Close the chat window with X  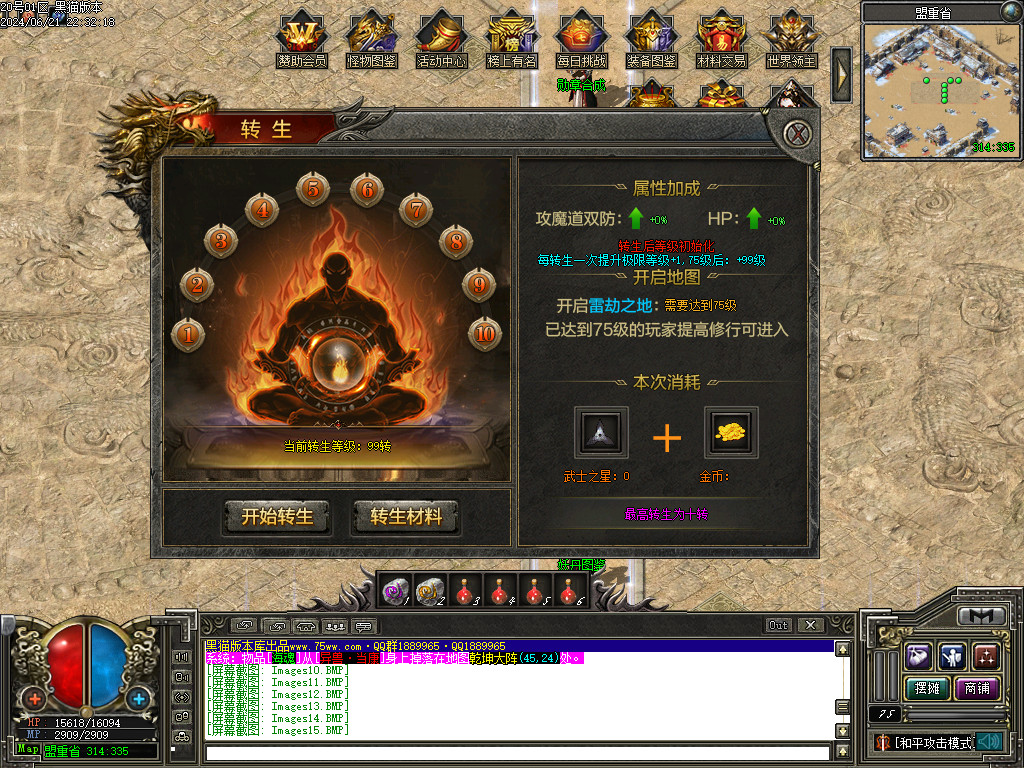pos(810,625)
